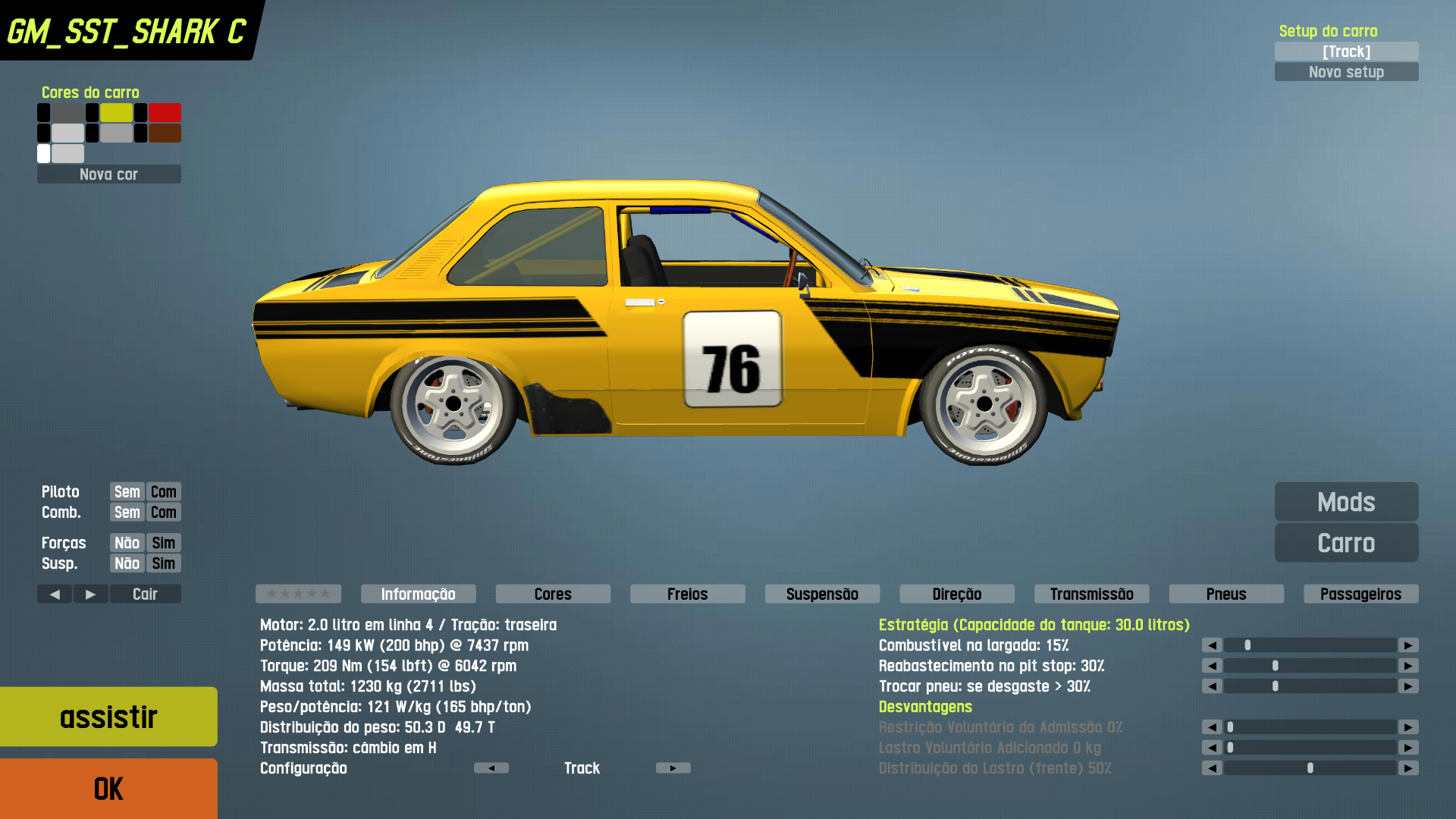Open the Direção tab
Image resolution: width=1456 pixels, height=819 pixels.
956,594
